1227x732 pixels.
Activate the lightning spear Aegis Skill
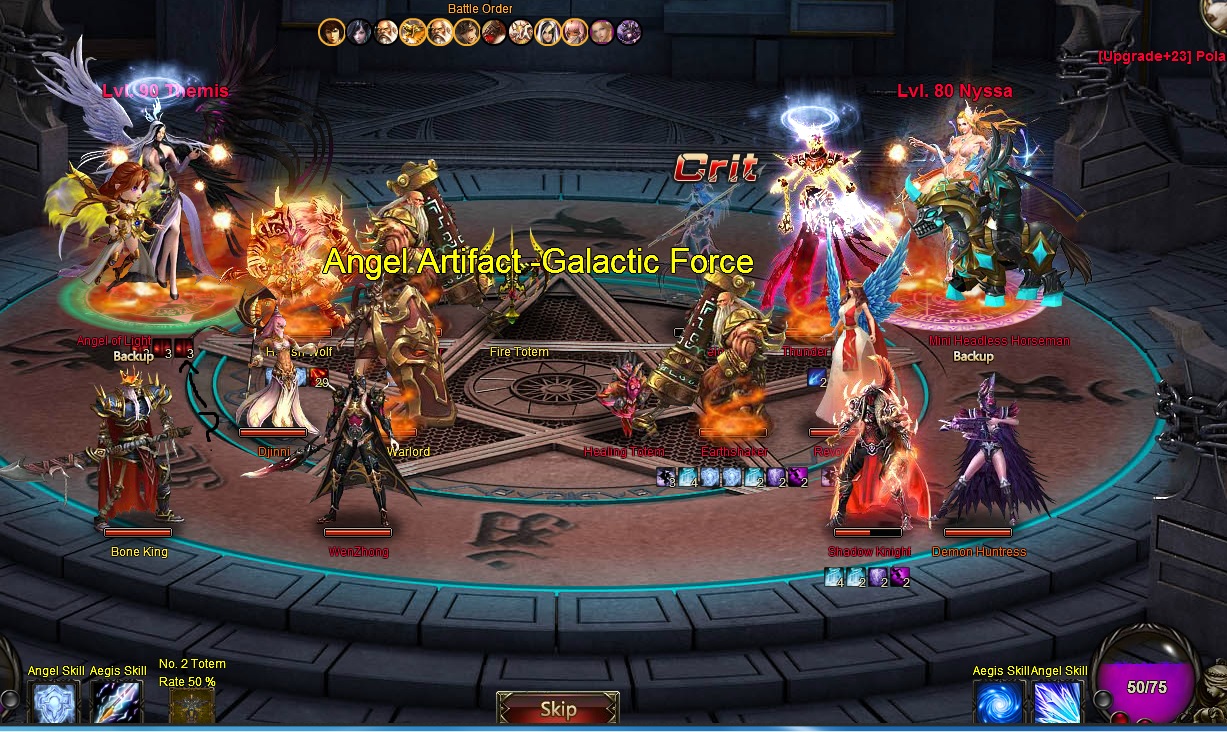tap(116, 702)
